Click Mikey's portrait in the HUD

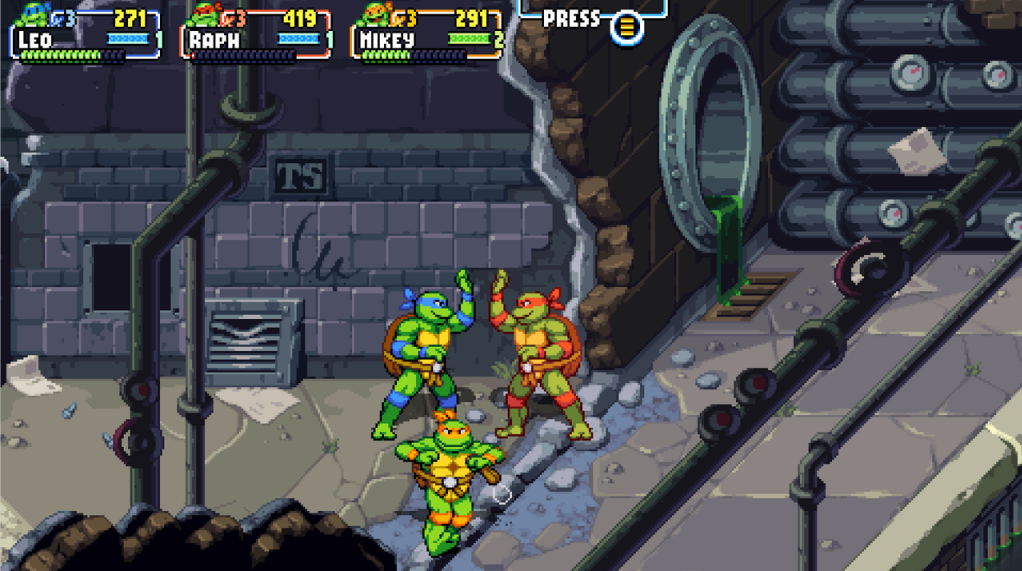[x=376, y=13]
